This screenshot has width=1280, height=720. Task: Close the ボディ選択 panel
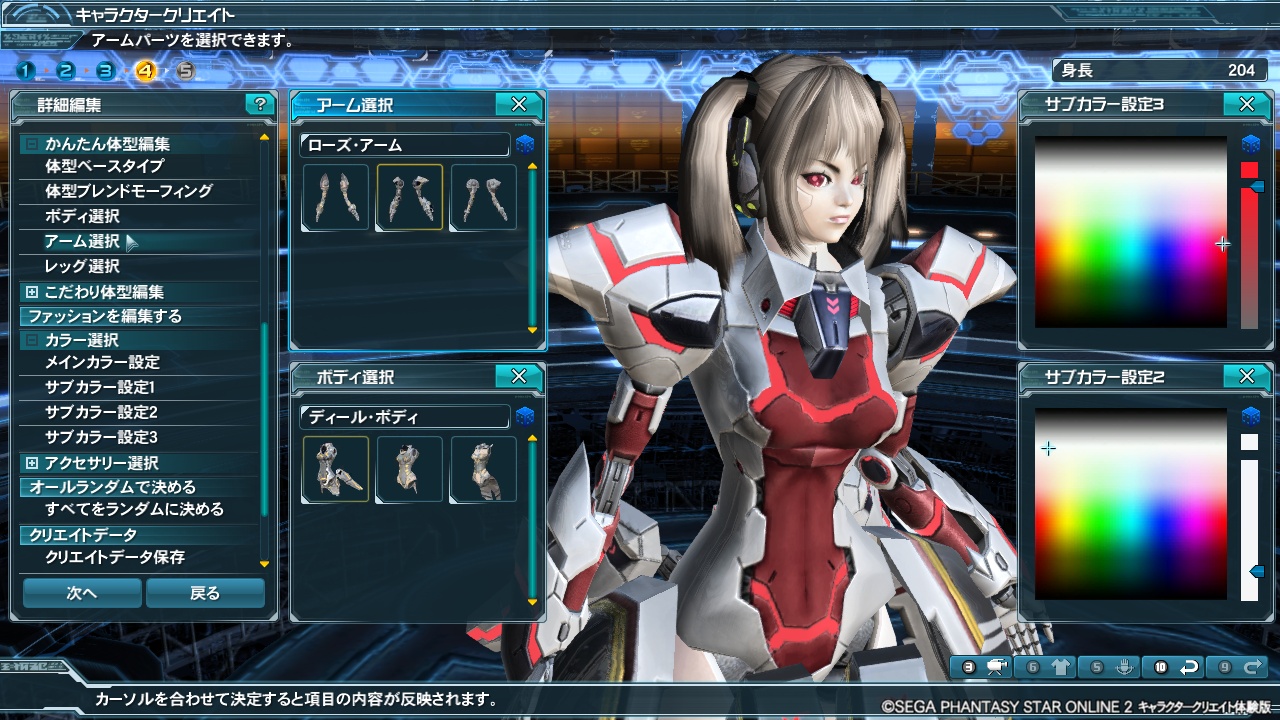point(518,377)
